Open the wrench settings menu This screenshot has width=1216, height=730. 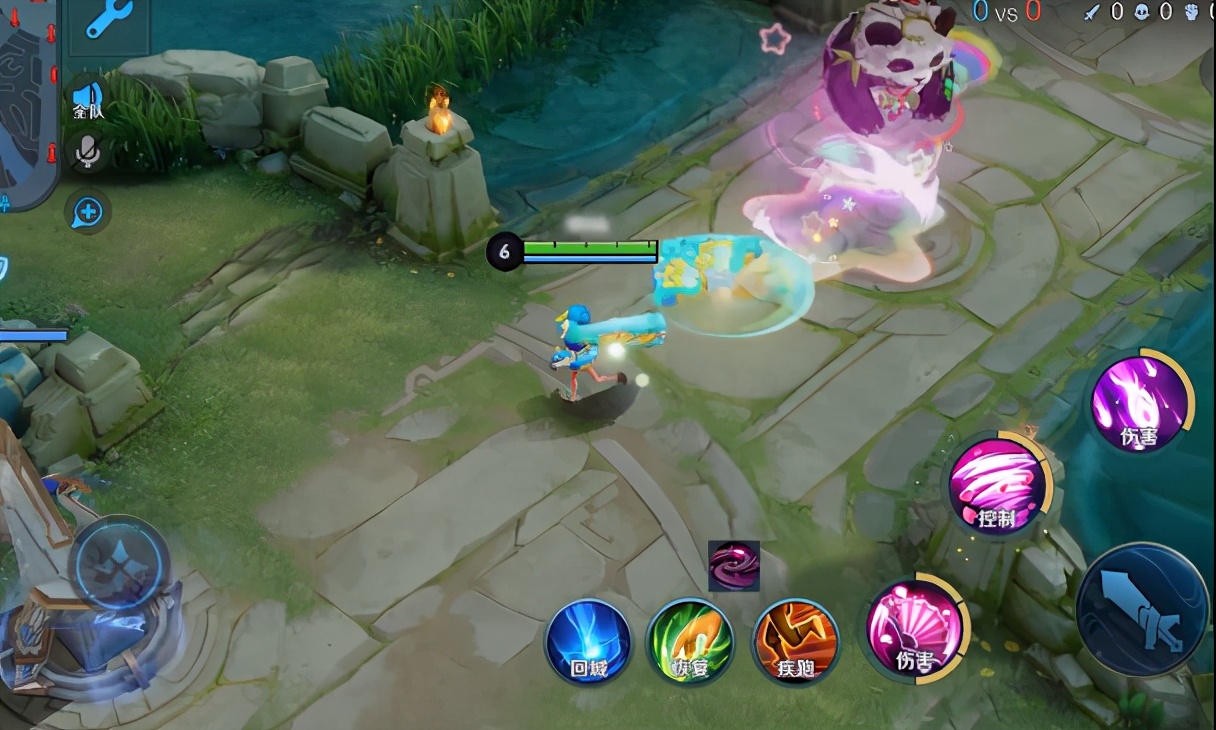[108, 18]
